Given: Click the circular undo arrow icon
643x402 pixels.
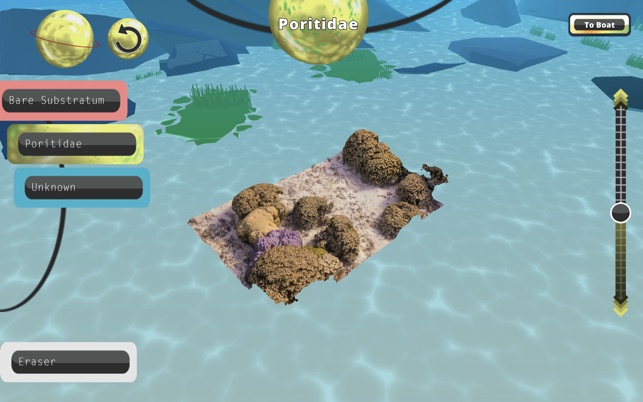Looking at the screenshot, I should click(127, 39).
